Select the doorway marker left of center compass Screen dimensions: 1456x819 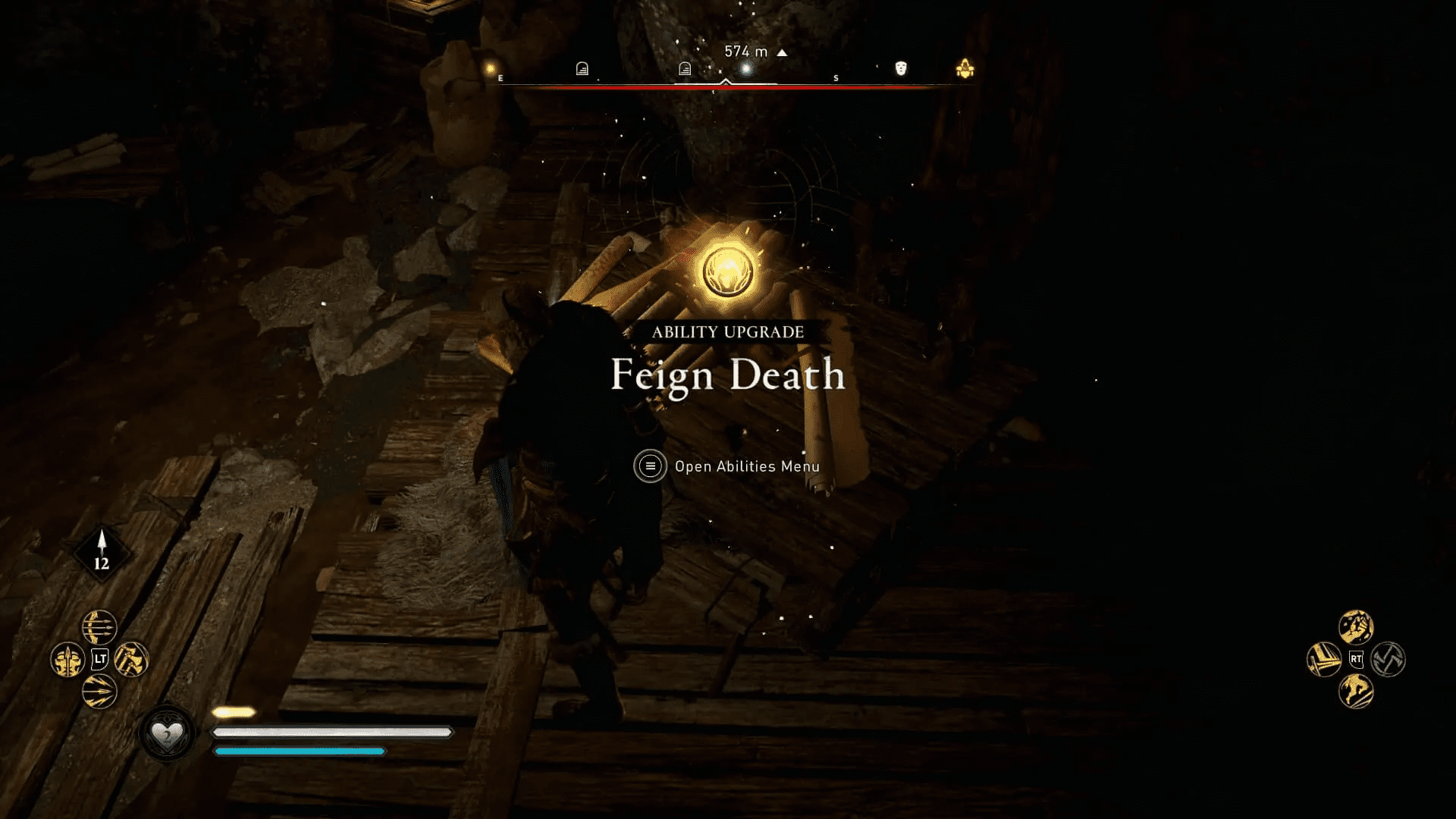pos(685,67)
